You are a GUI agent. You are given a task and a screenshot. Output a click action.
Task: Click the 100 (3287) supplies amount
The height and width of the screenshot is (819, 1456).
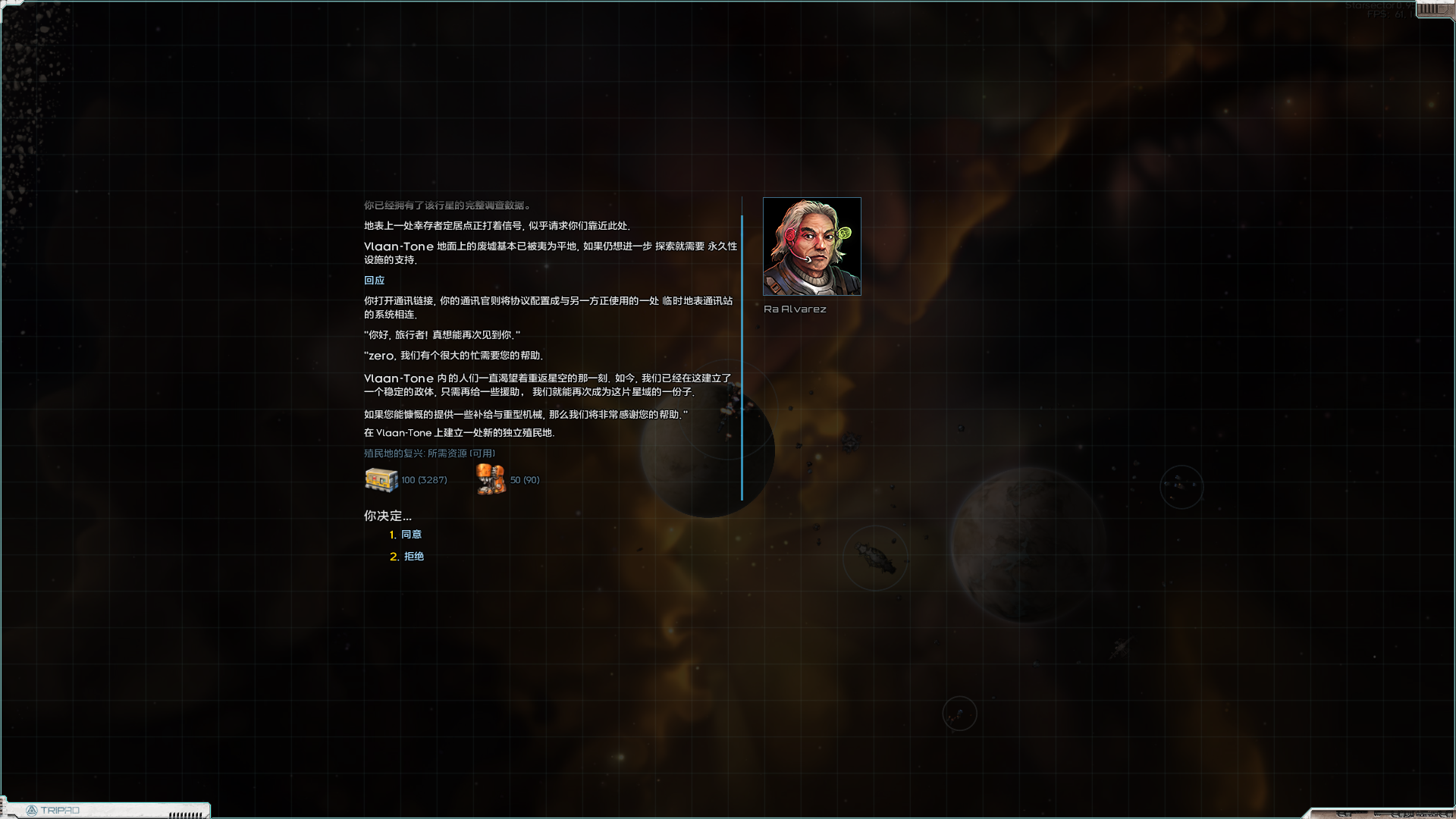[424, 479]
